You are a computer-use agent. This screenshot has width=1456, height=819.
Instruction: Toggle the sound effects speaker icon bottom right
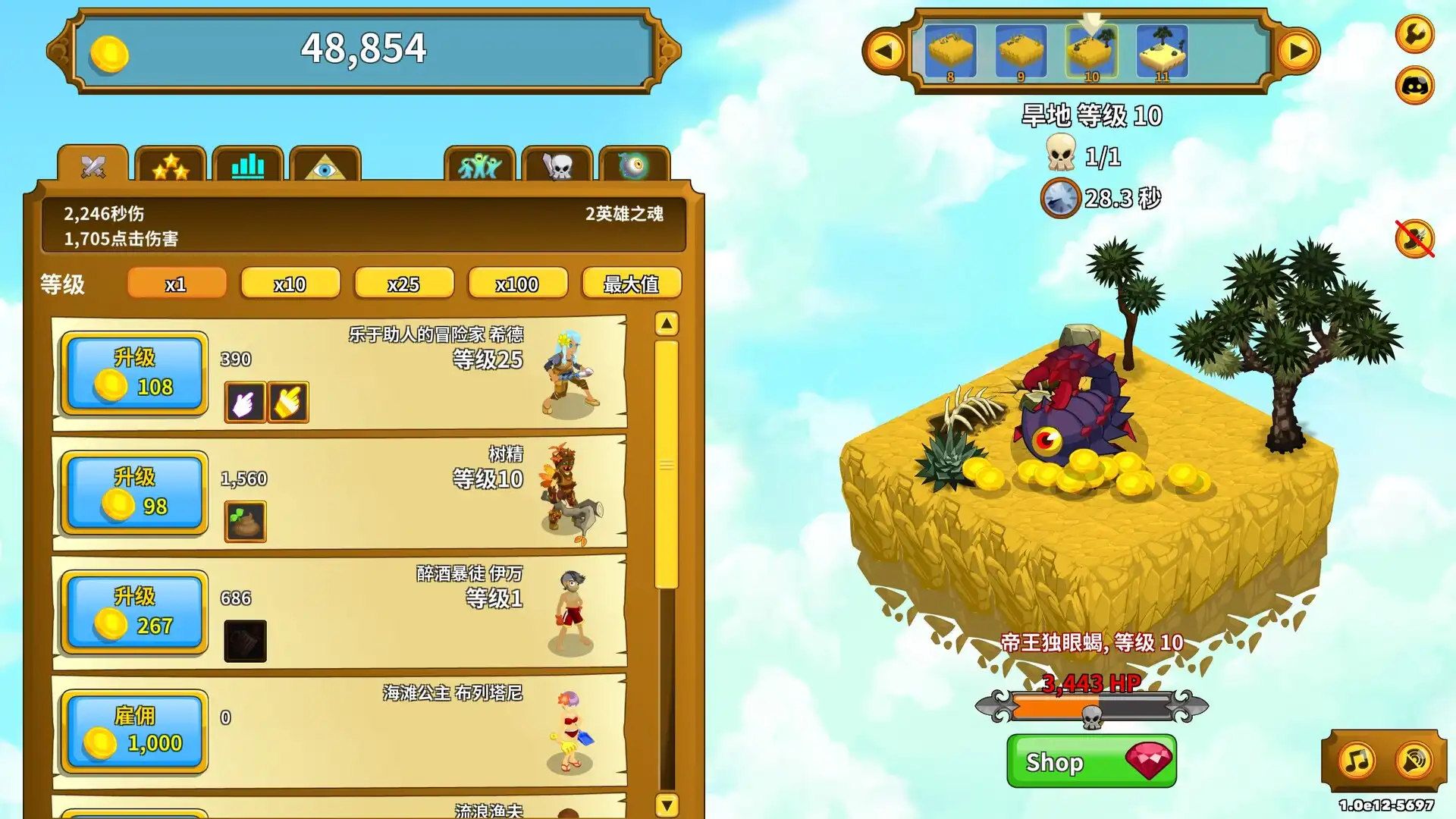coord(1412,761)
